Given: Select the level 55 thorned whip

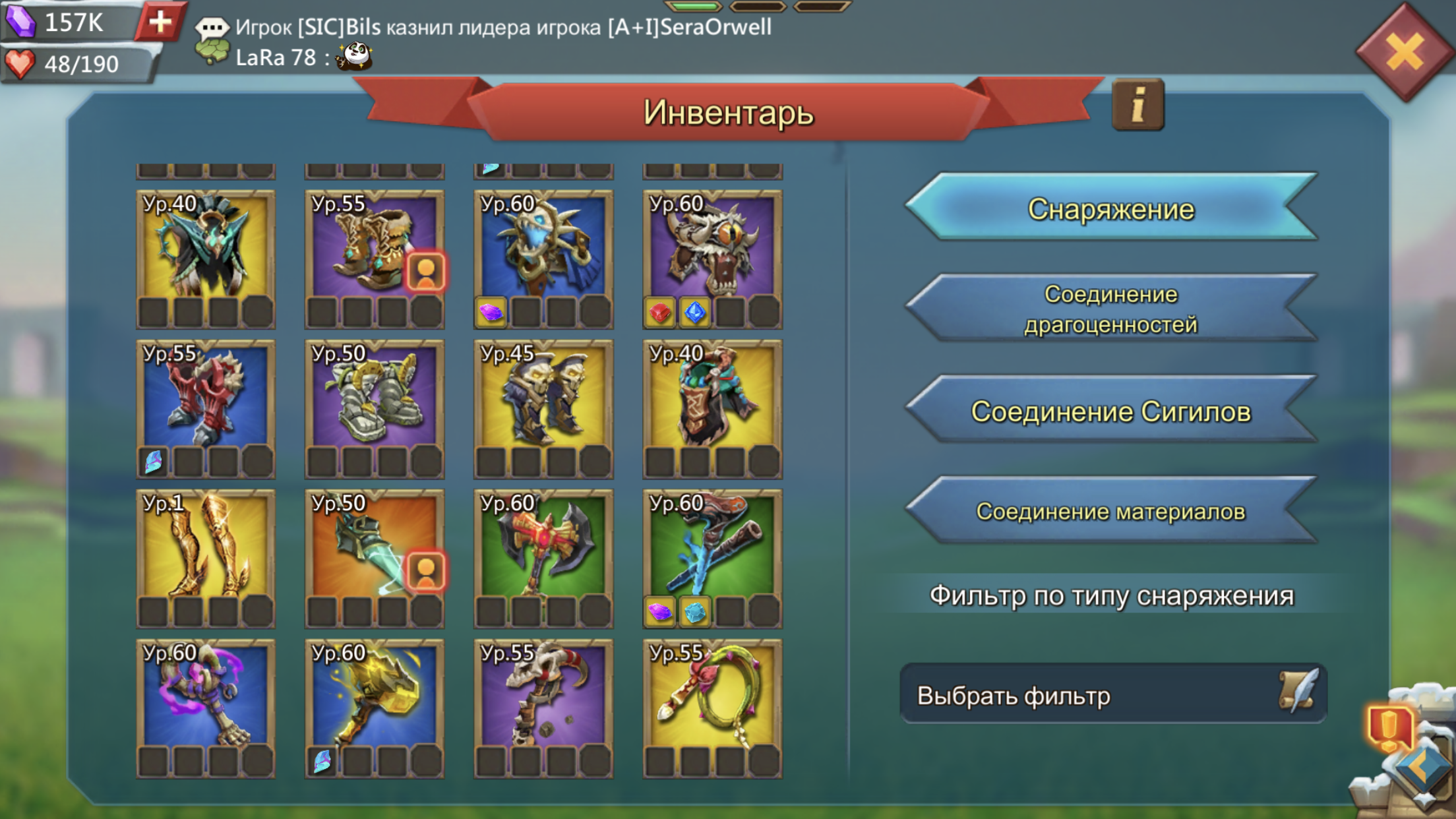Looking at the screenshot, I should click(712, 699).
